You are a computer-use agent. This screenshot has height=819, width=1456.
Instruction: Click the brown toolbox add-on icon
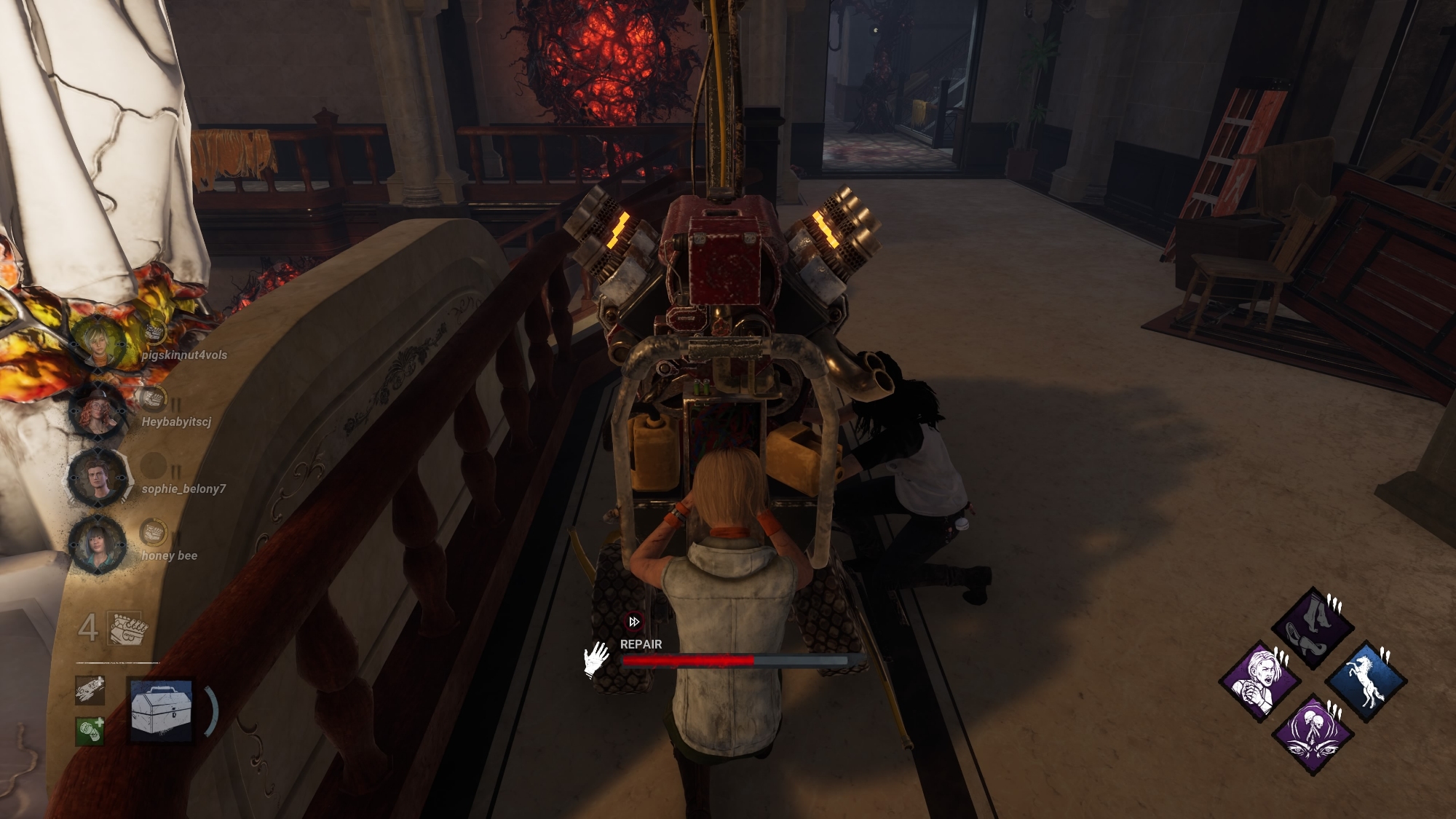pos(90,690)
